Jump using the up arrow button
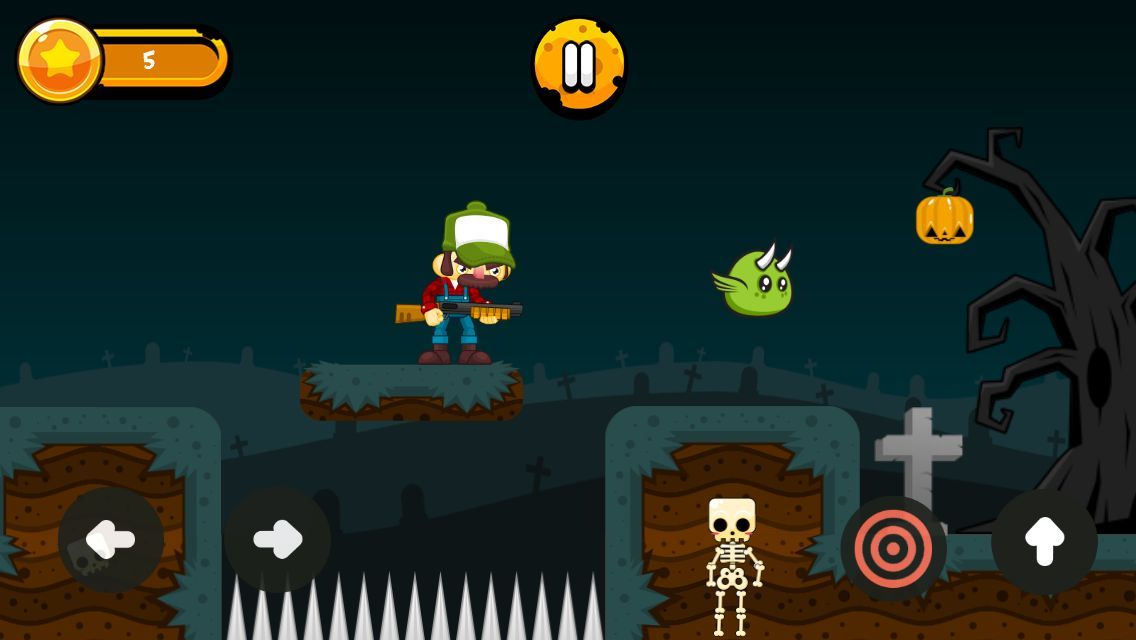 pyautogui.click(x=1044, y=541)
